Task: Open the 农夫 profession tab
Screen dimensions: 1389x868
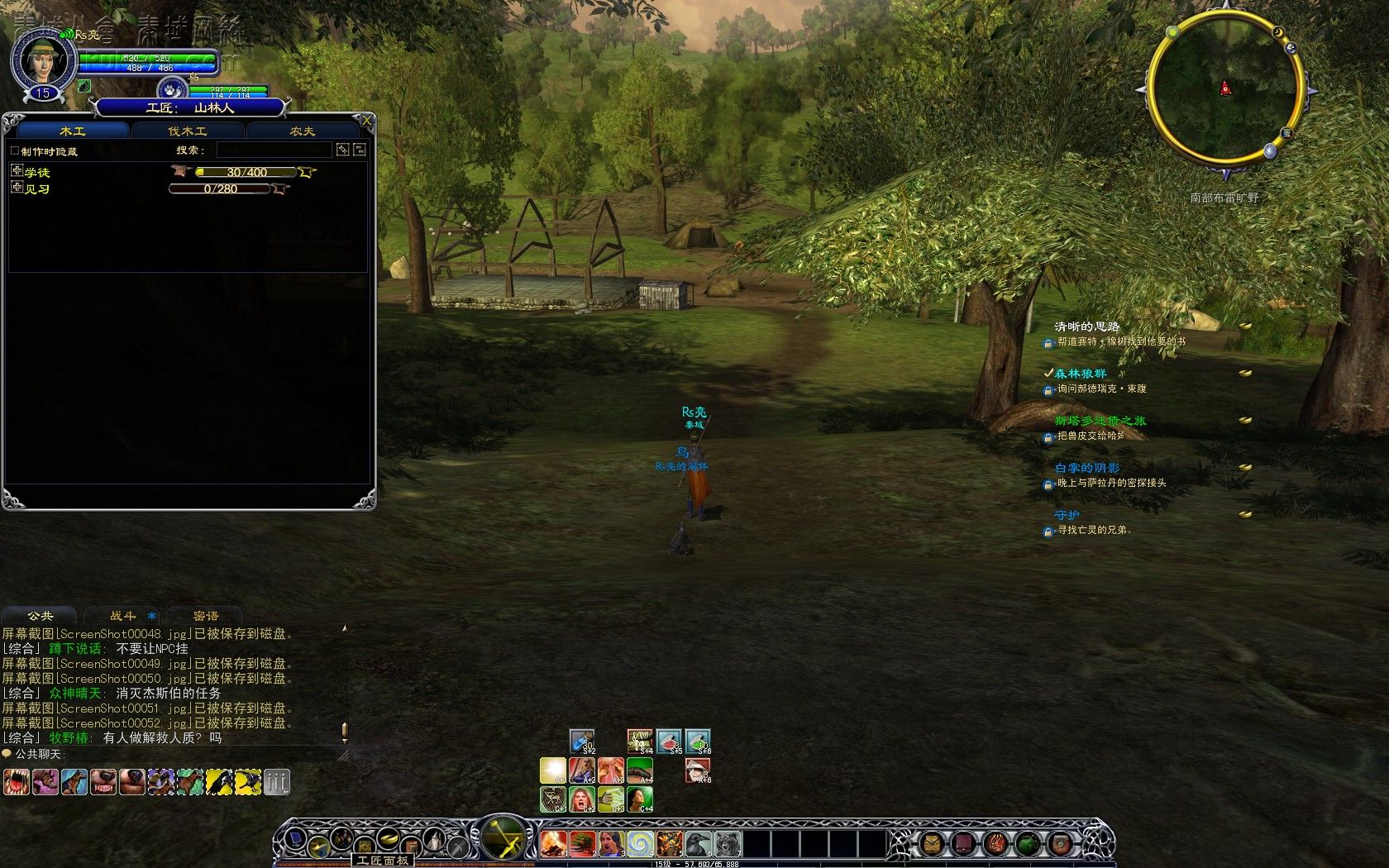Action: click(302, 131)
